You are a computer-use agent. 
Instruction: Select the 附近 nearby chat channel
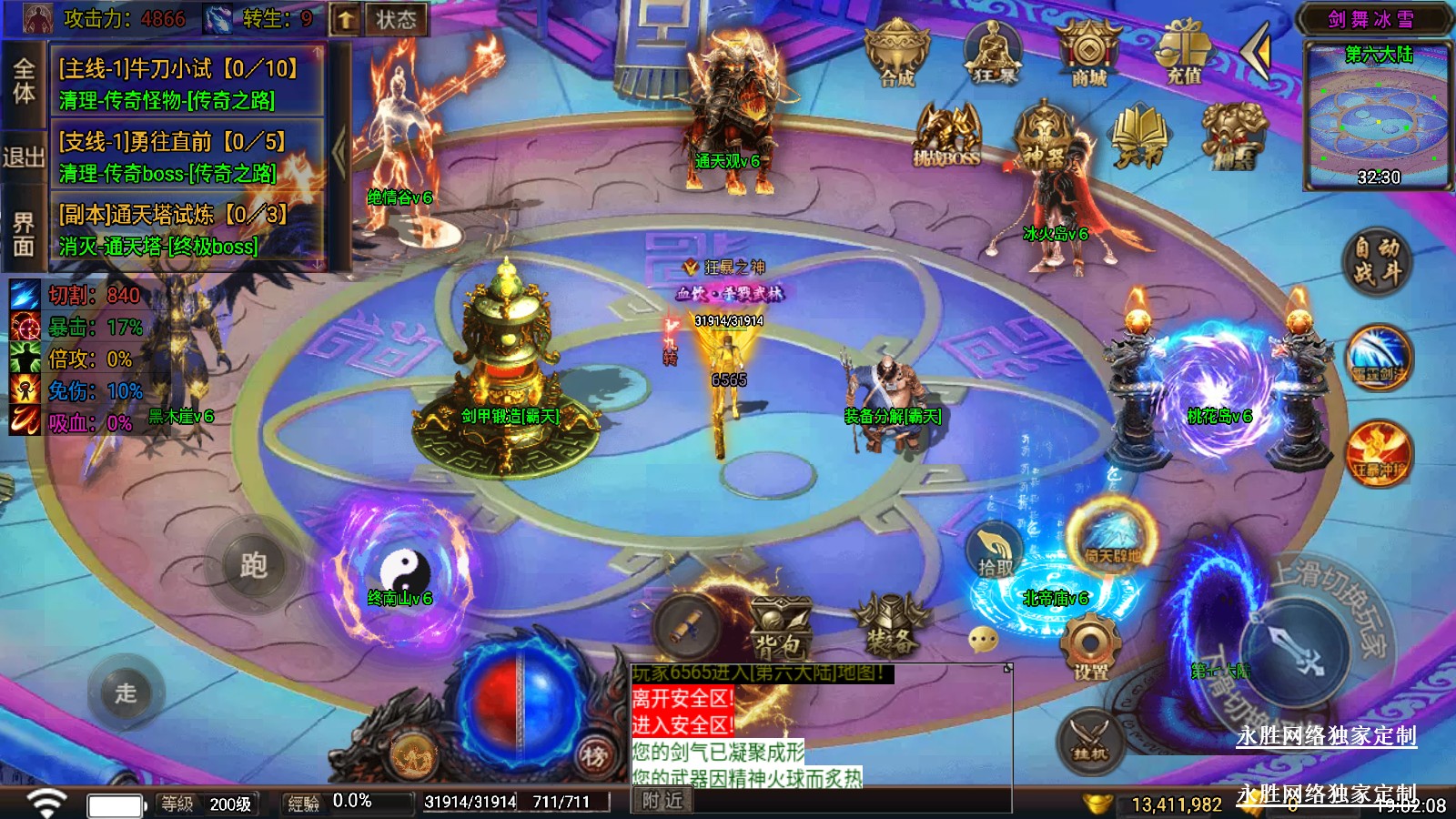click(x=662, y=801)
